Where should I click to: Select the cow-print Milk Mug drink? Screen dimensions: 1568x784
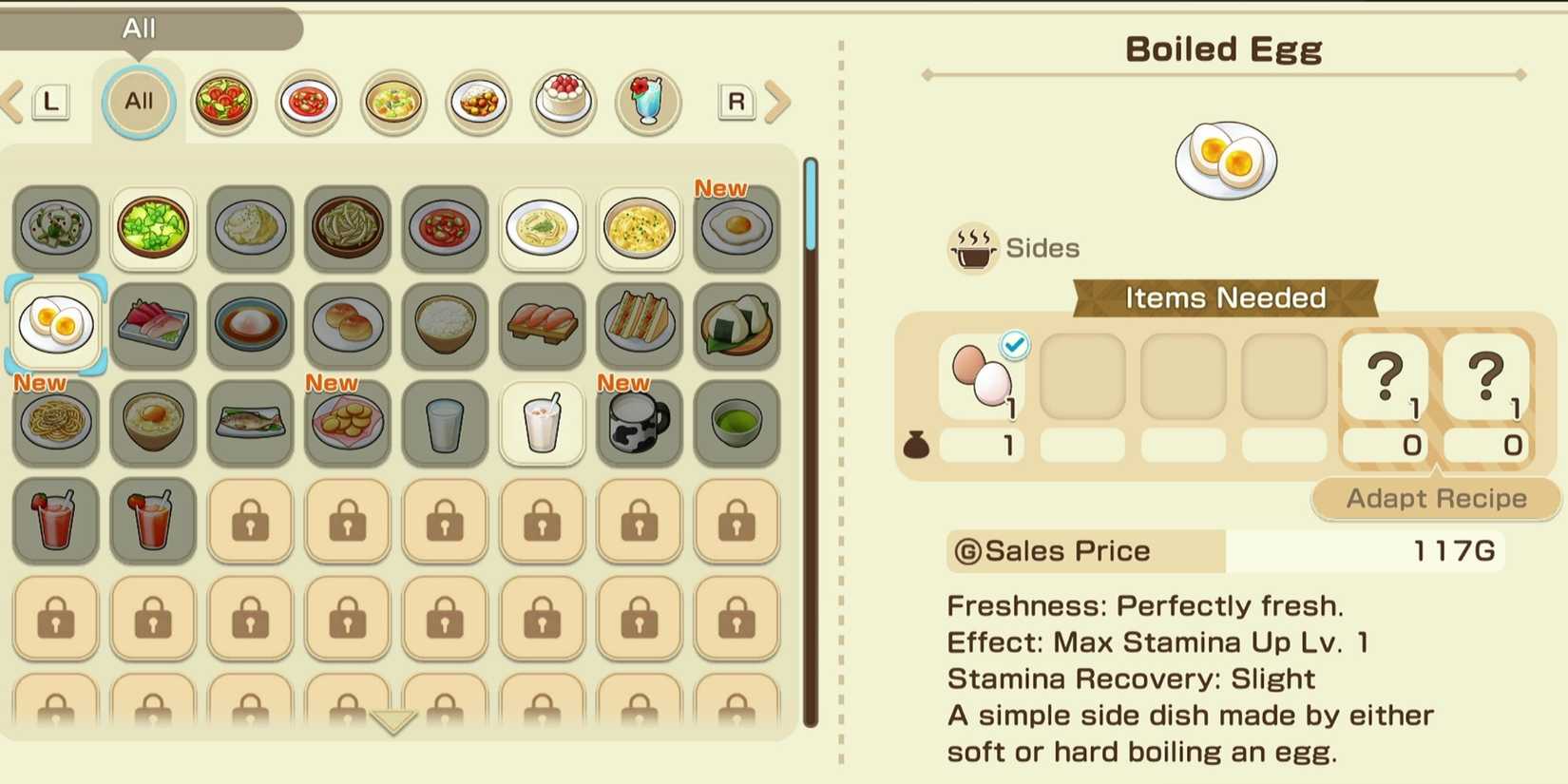click(x=639, y=424)
